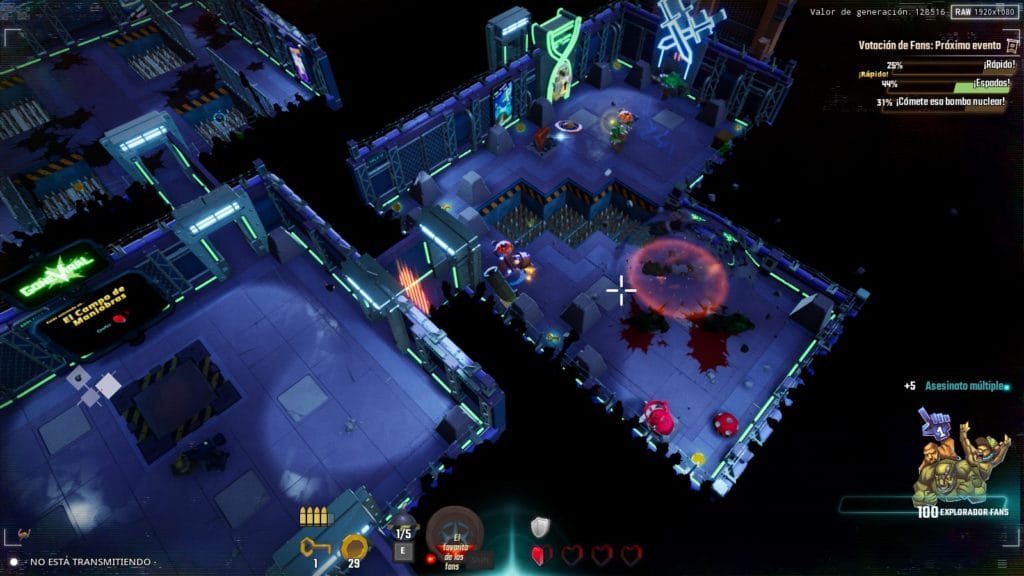Click the silver shield armor icon
Viewport: 1024px width, 576px height.
540,527
